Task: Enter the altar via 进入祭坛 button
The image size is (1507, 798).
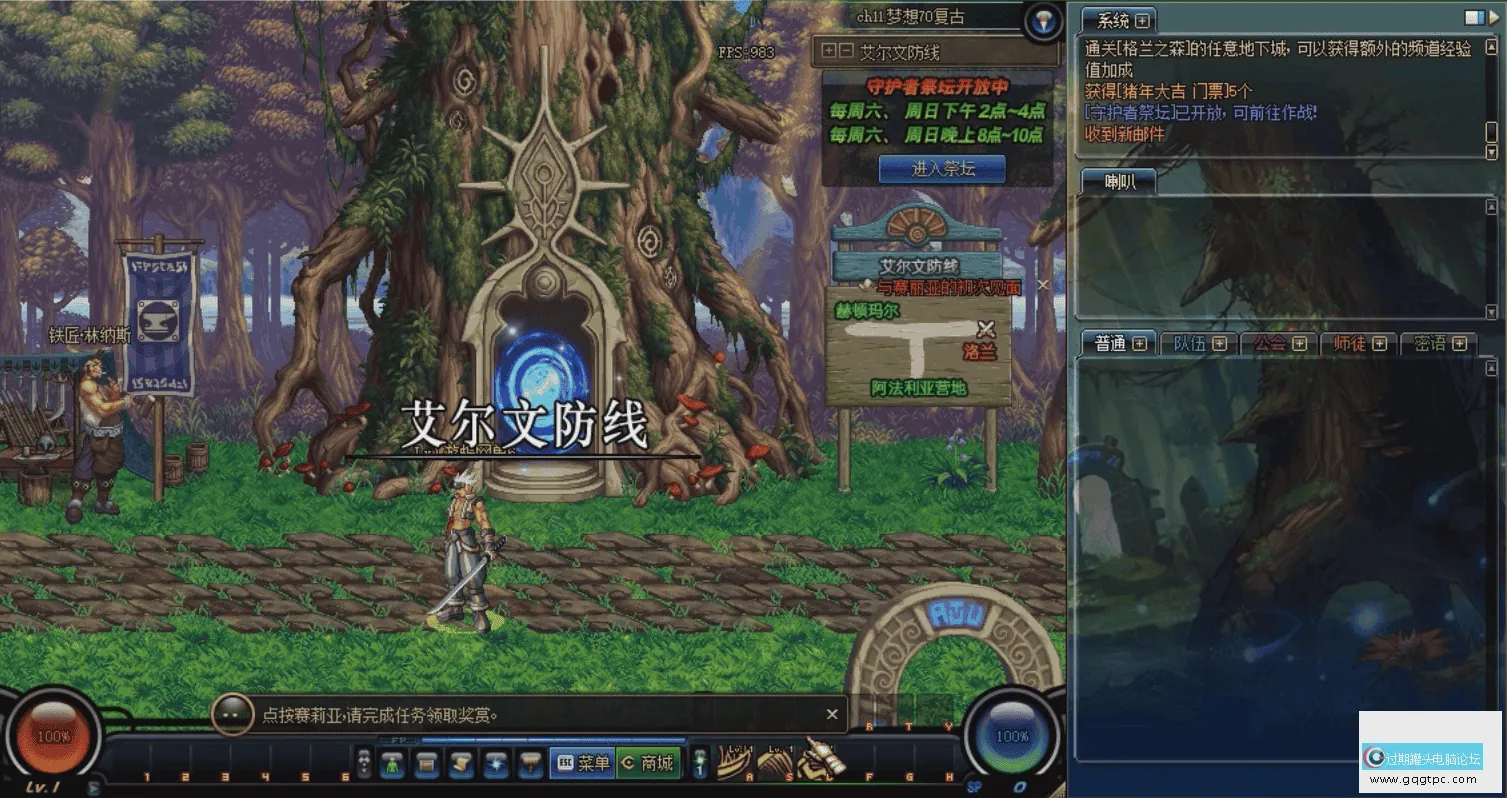Action: 942,169
